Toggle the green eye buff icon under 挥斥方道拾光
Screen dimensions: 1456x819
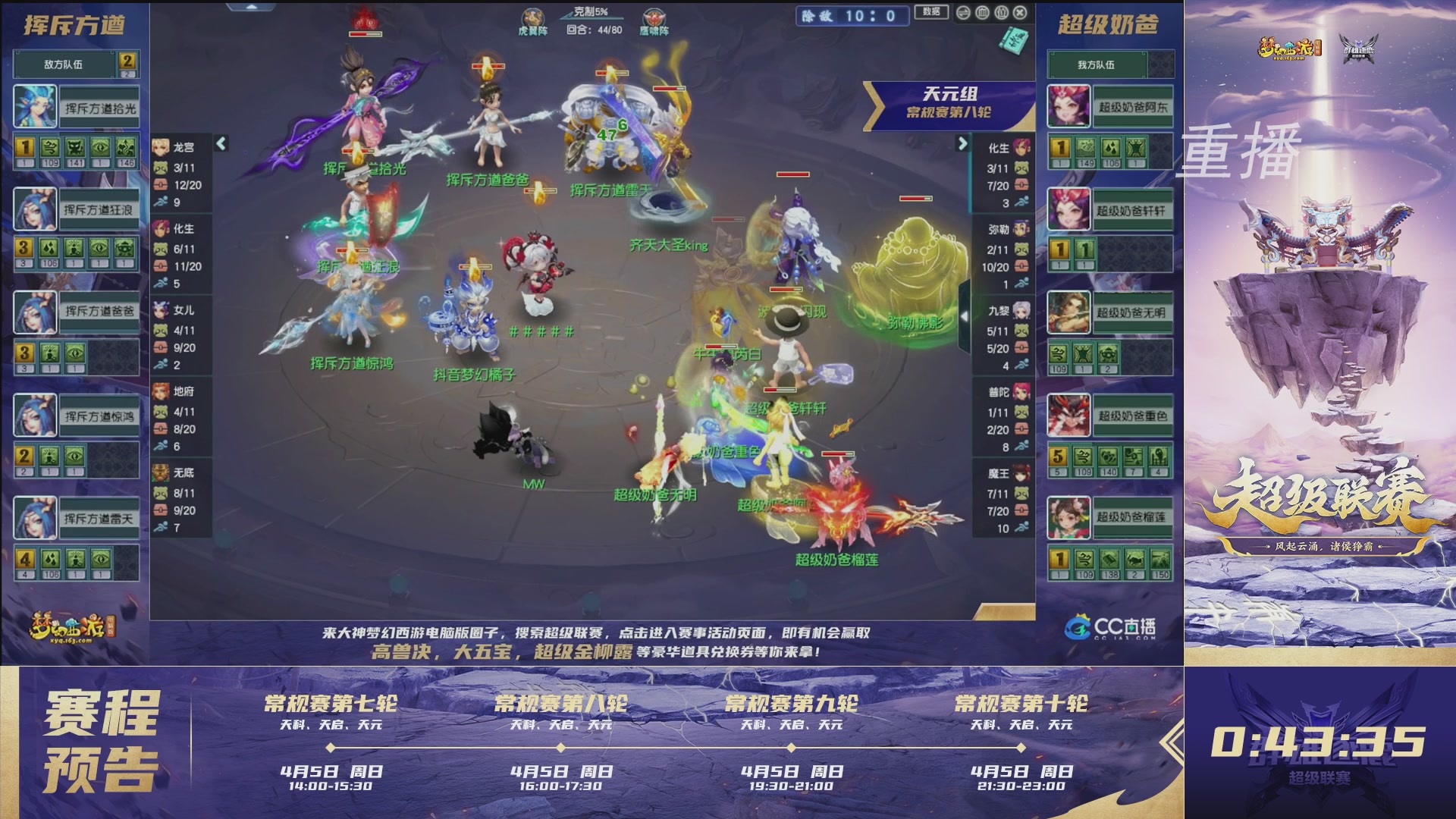(x=100, y=147)
